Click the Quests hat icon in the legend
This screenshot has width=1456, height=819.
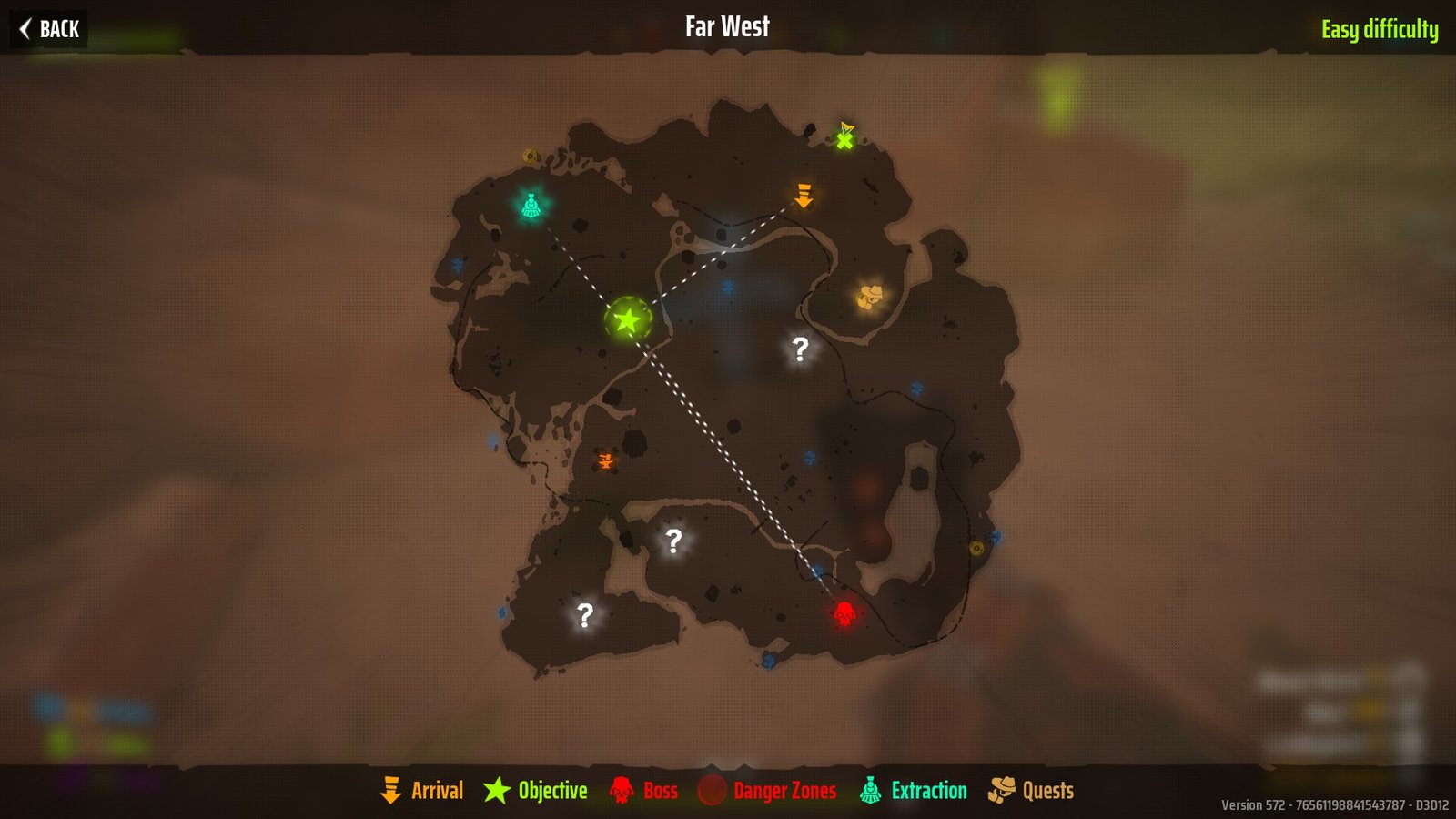[1001, 790]
